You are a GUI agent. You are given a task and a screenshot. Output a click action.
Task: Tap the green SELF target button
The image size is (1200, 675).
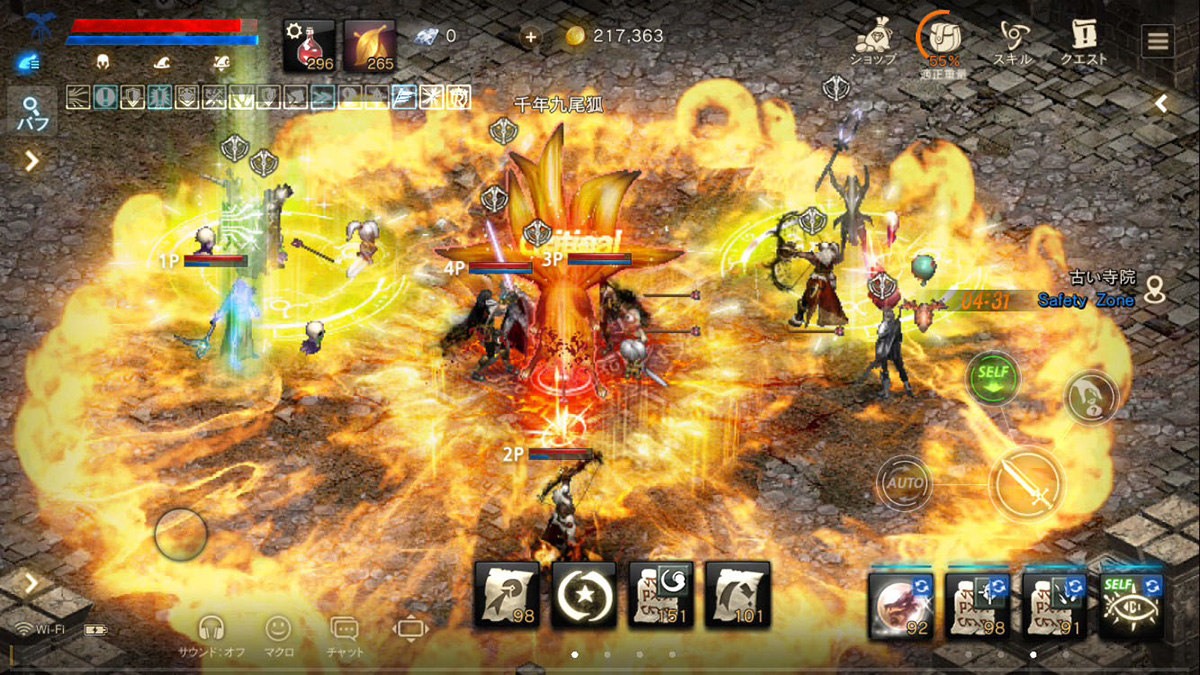(x=992, y=379)
